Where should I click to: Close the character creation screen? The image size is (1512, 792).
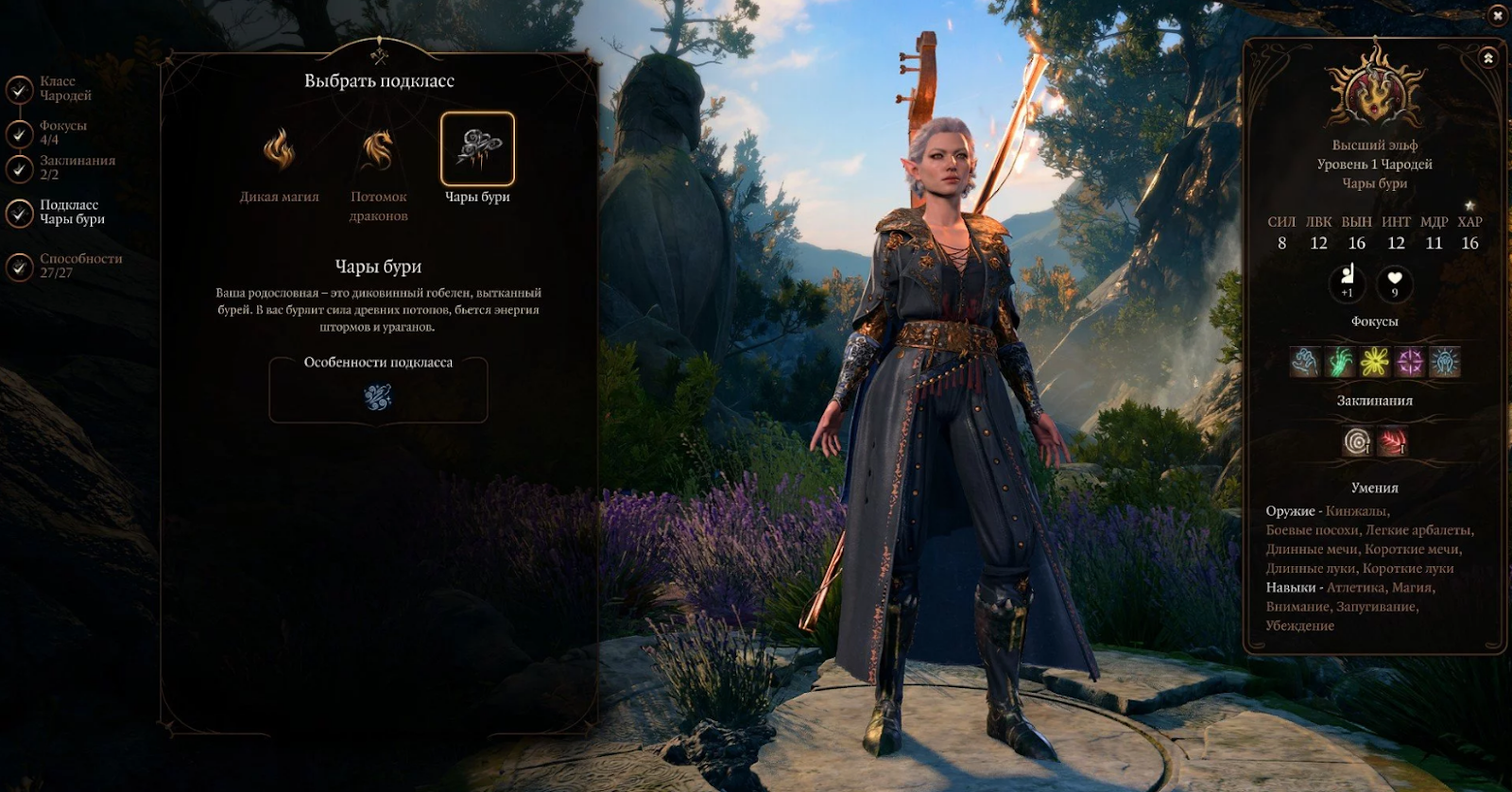(x=1497, y=16)
